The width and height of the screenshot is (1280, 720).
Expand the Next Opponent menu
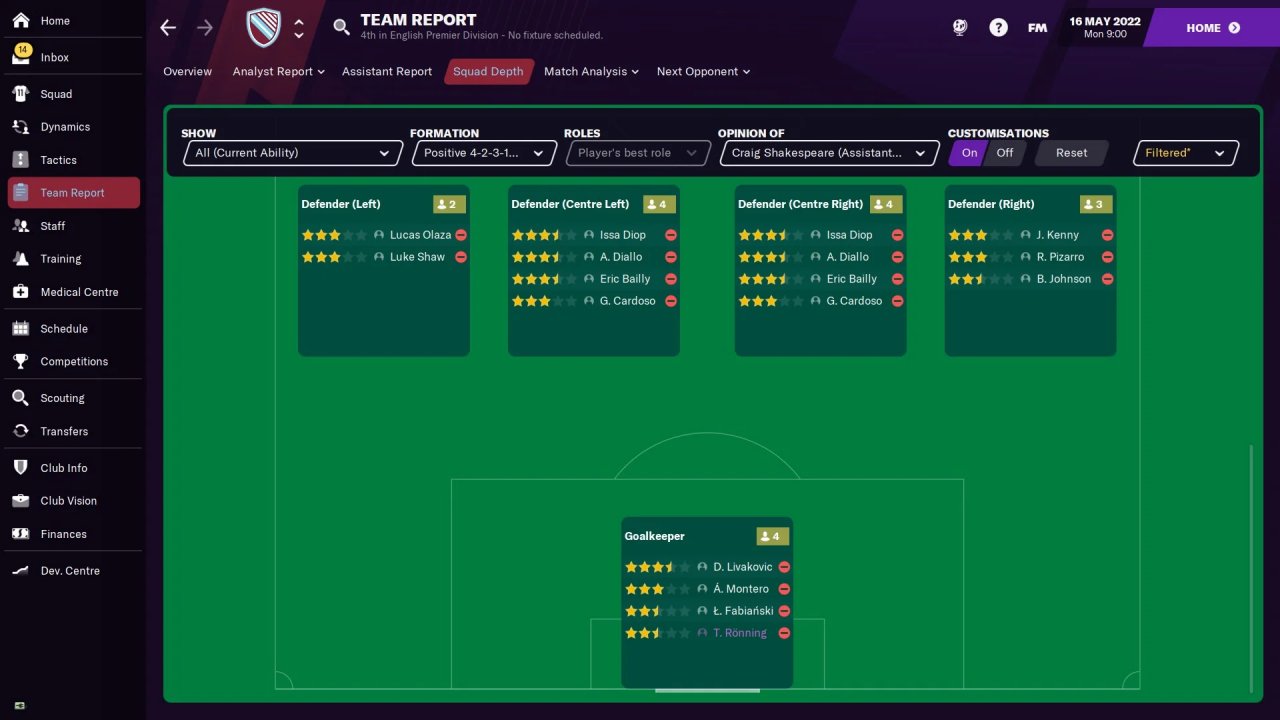point(703,72)
